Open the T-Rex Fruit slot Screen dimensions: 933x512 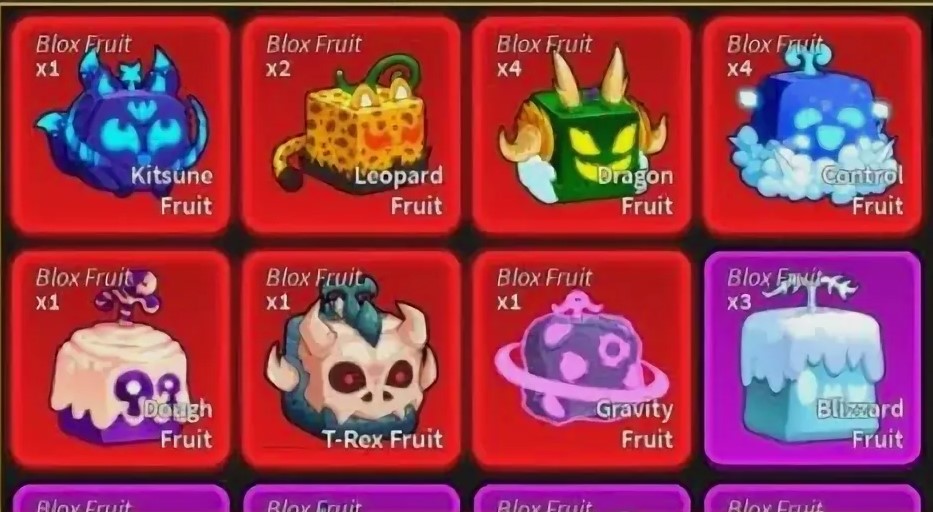[x=351, y=360]
